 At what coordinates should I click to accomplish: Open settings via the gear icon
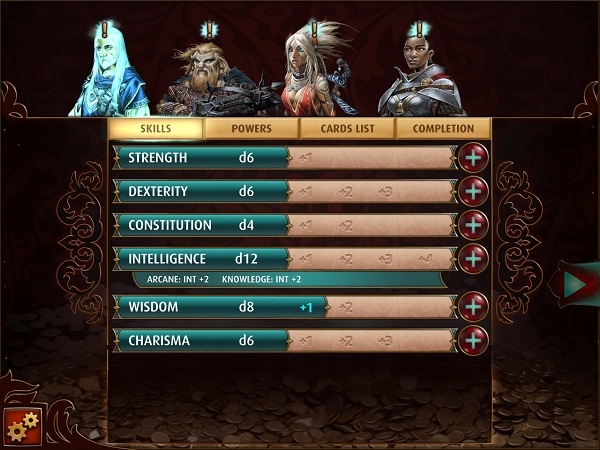coord(22,424)
